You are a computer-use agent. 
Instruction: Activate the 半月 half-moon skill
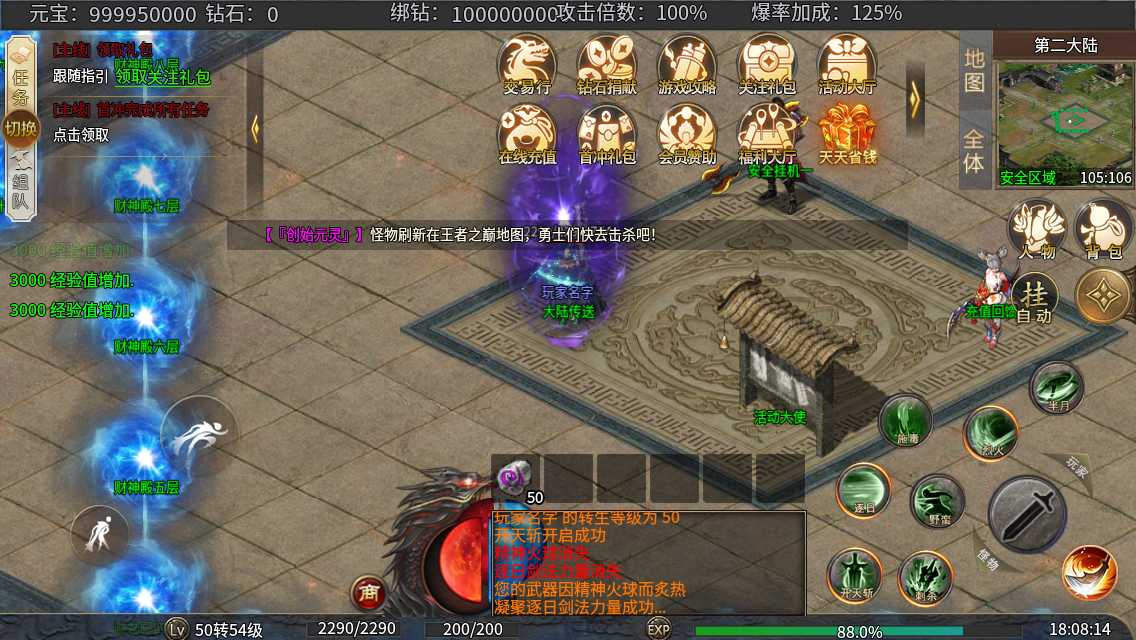(x=1056, y=388)
